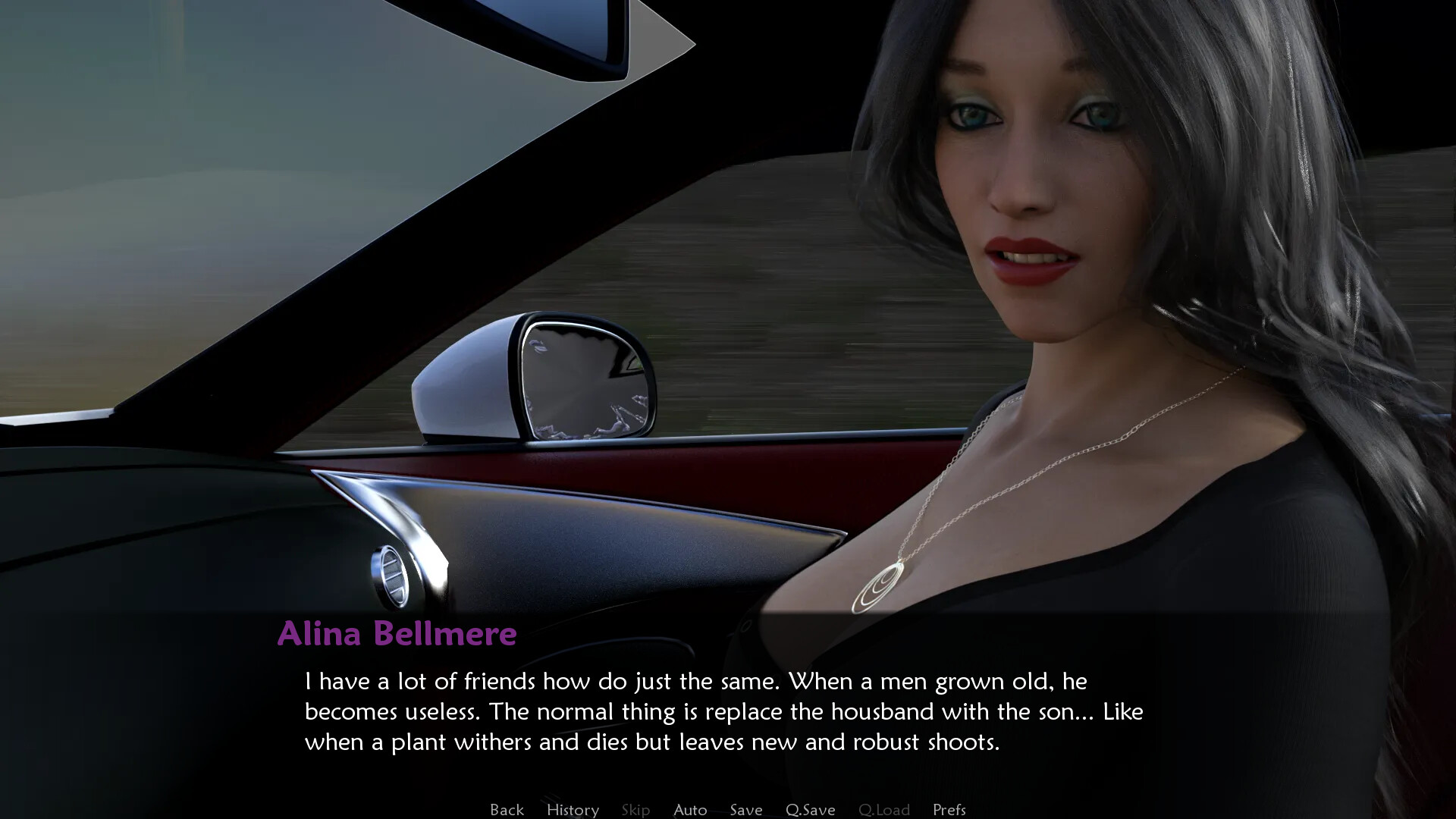Toggle Auto-advance for dialogue
Screen dimensions: 1456x819
[690, 809]
